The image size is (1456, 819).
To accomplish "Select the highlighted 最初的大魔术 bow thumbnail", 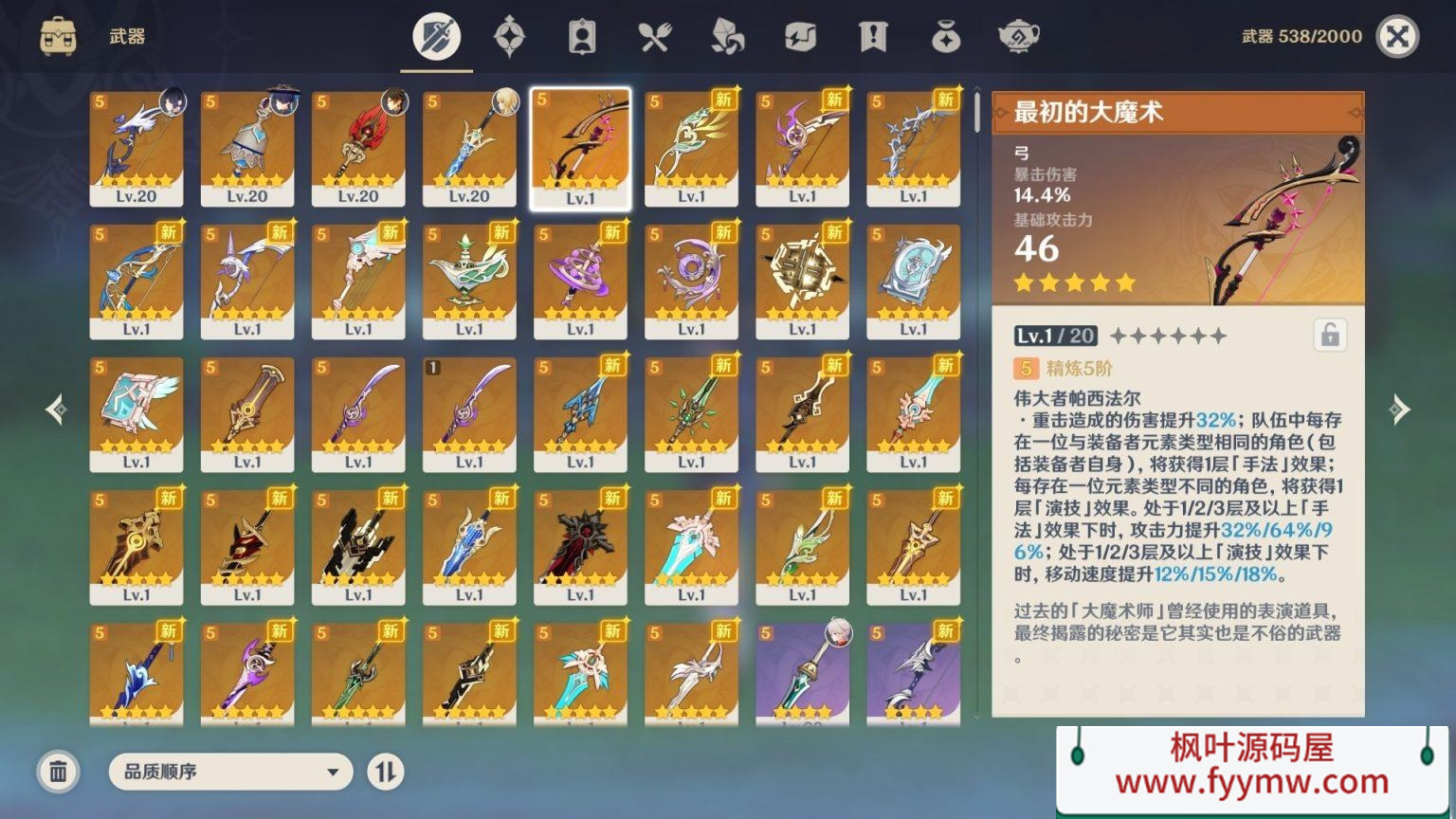I will [580, 147].
